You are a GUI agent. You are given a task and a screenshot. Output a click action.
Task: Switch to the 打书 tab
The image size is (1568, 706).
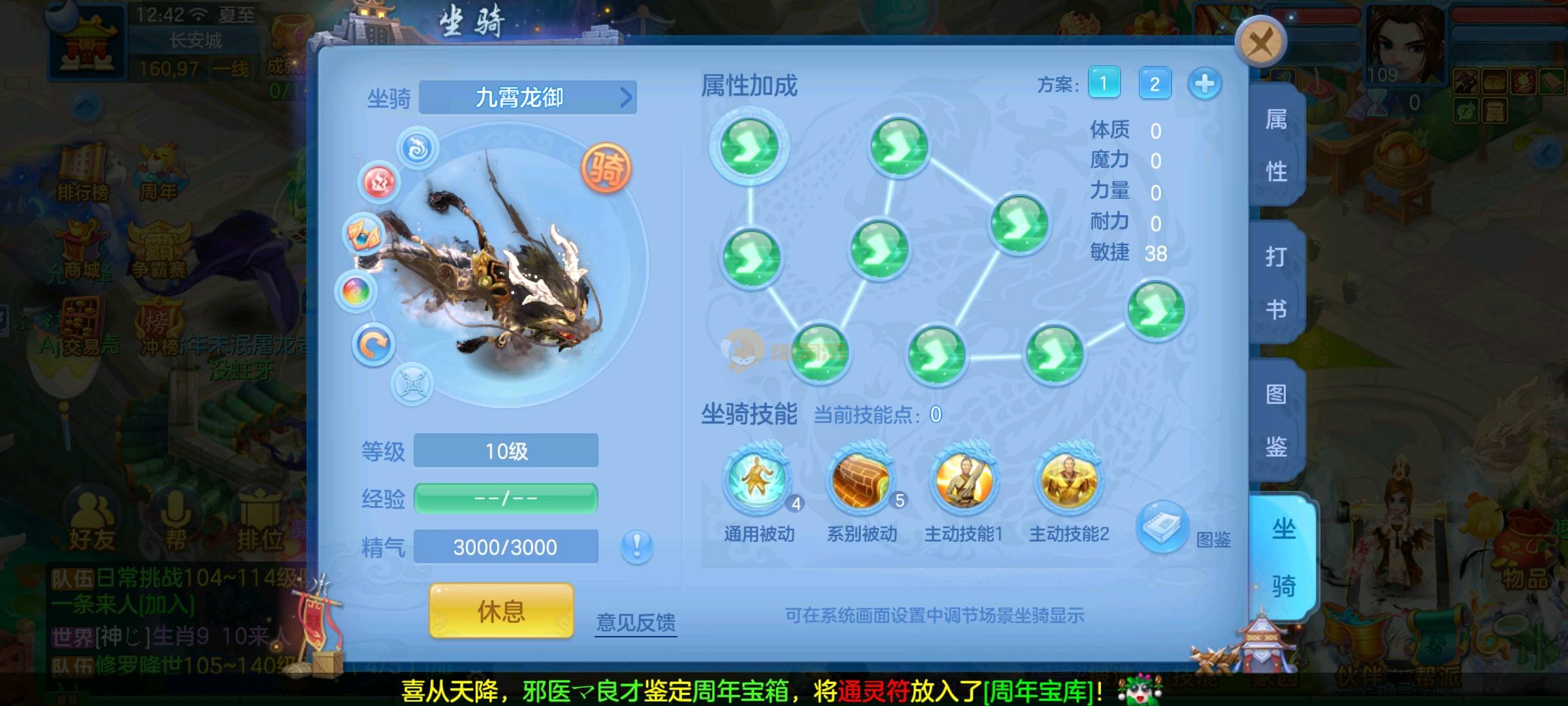(1276, 282)
